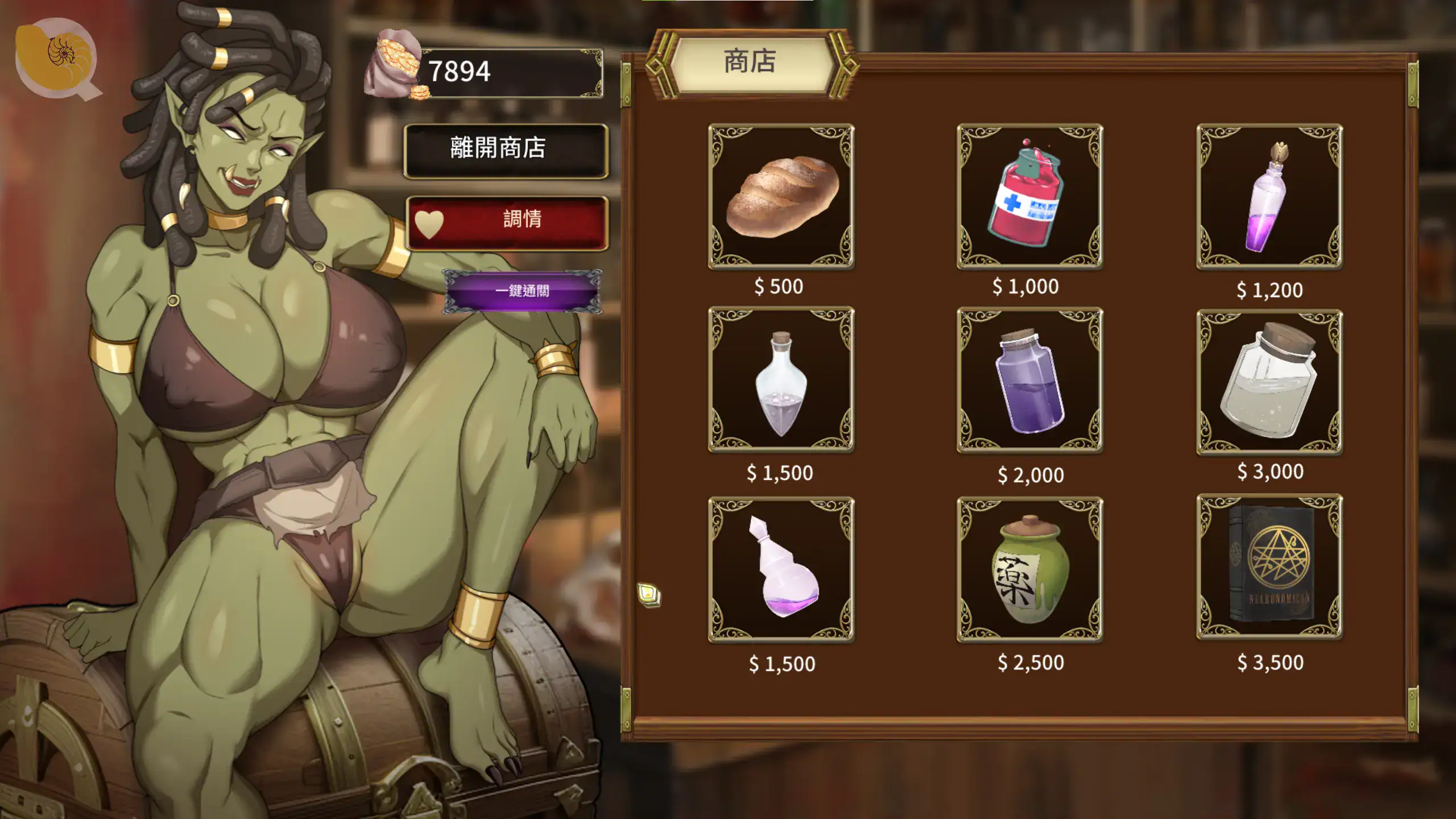Activate the purple 一鍵通關 button
Image resolution: width=1456 pixels, height=819 pixels.
click(522, 291)
